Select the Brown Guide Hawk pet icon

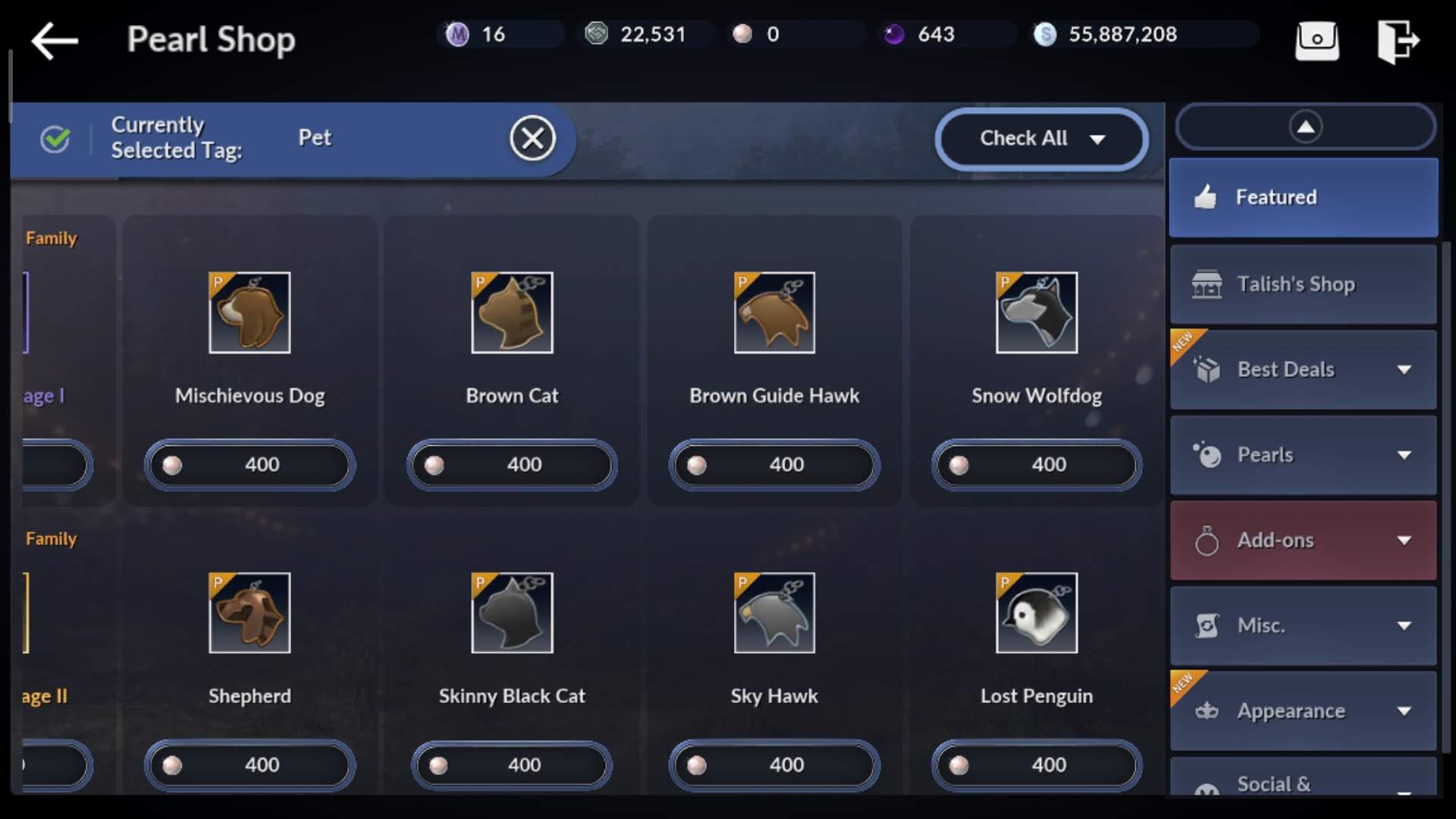pos(774,312)
